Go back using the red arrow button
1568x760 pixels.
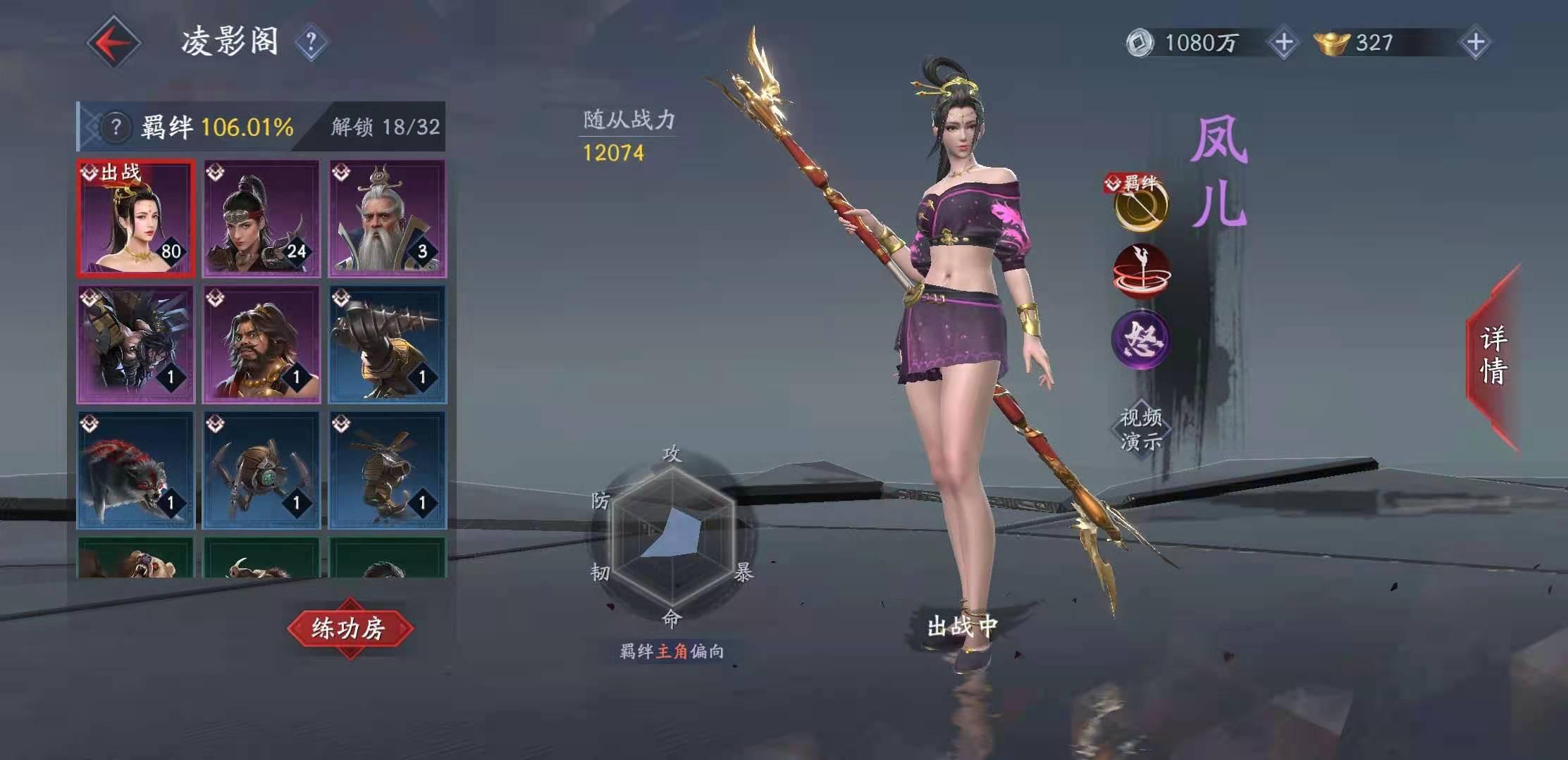tap(113, 43)
